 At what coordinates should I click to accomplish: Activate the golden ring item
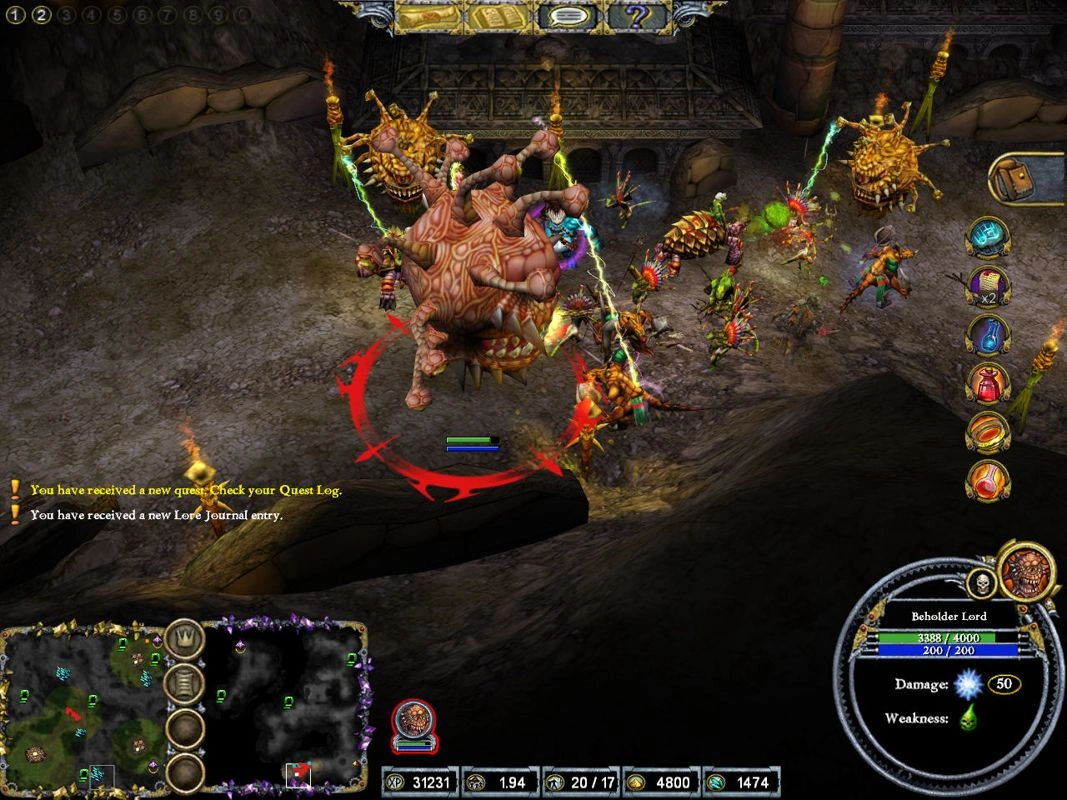(988, 432)
